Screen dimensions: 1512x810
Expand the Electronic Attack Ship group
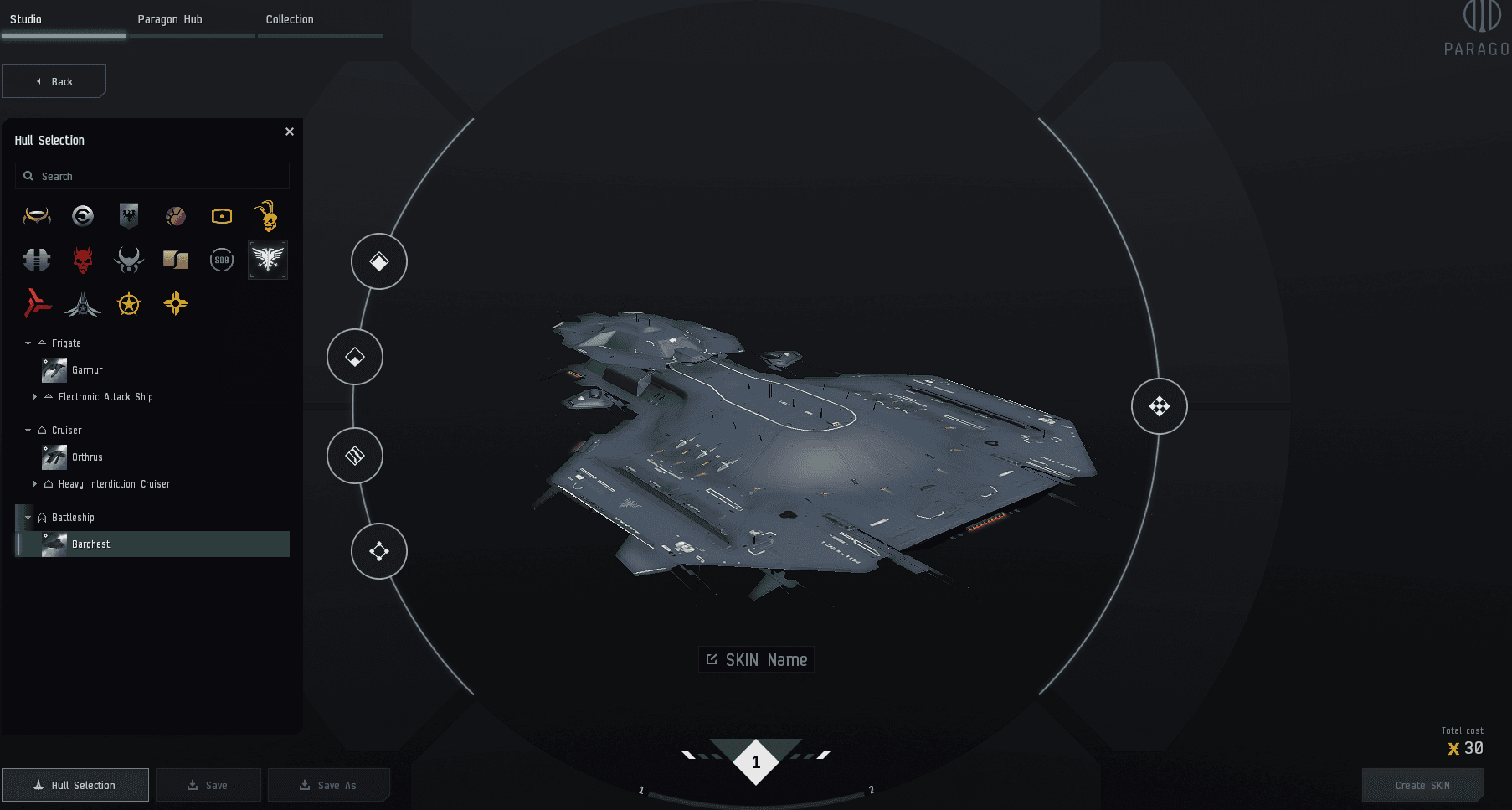34,397
